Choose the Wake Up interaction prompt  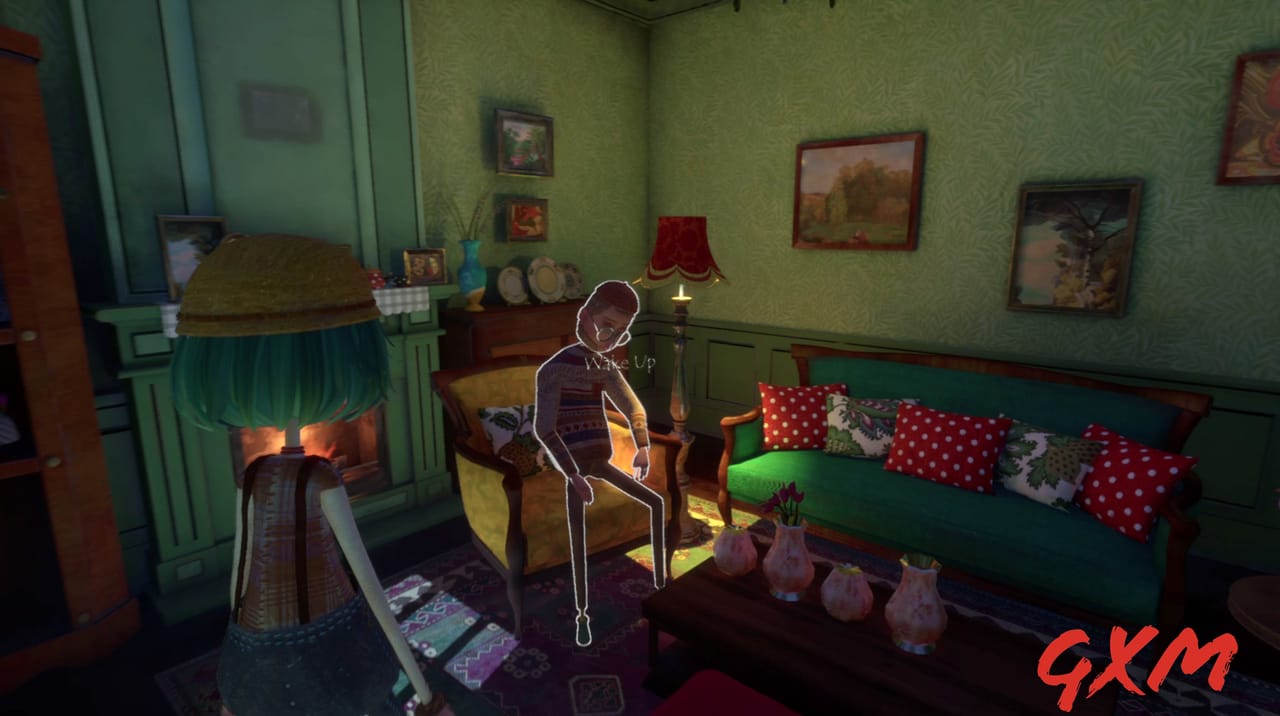click(x=620, y=363)
